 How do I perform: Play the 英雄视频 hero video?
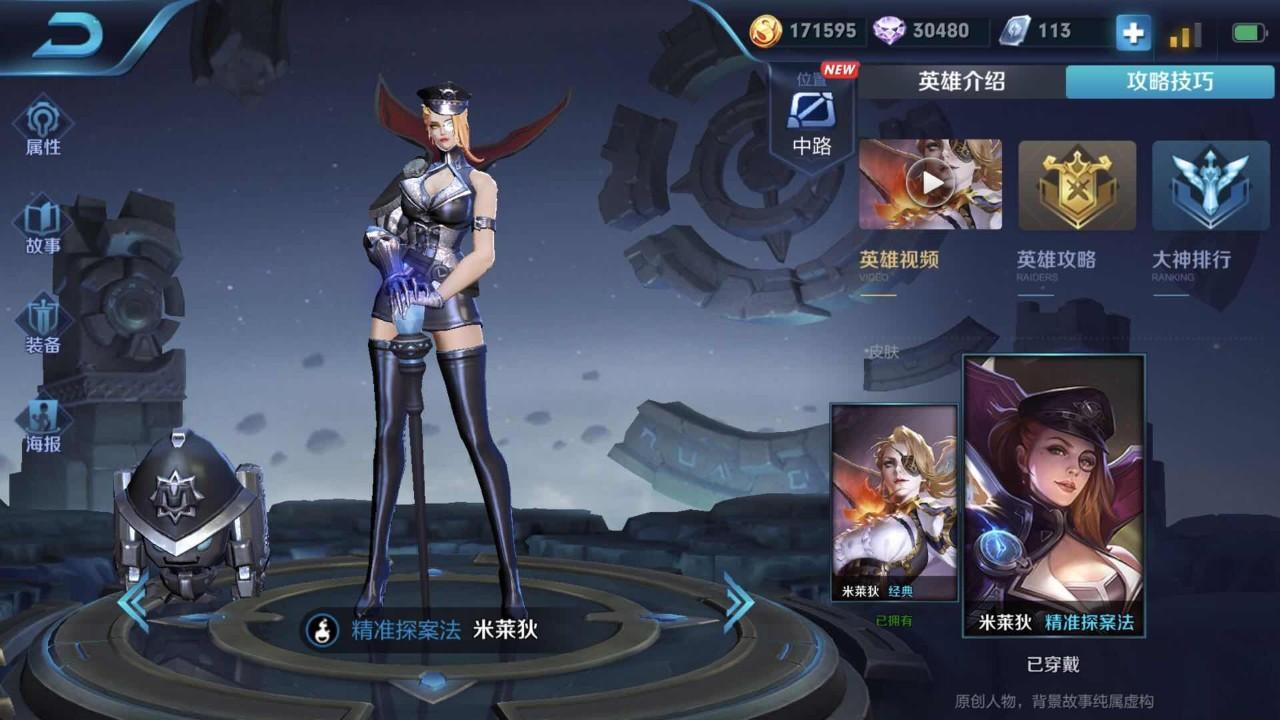pyautogui.click(x=930, y=185)
